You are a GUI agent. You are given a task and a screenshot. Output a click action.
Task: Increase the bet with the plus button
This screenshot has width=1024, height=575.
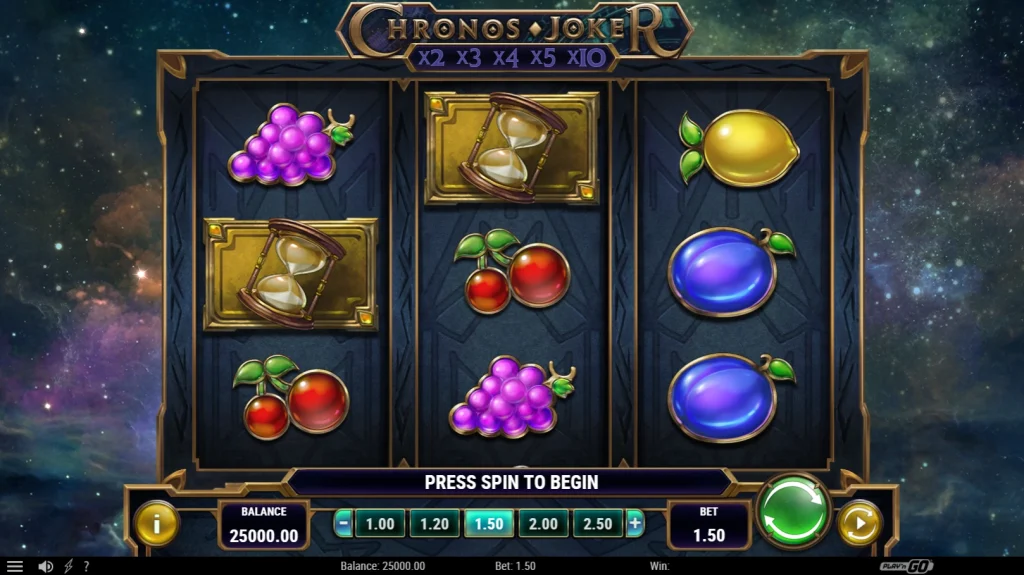(635, 523)
